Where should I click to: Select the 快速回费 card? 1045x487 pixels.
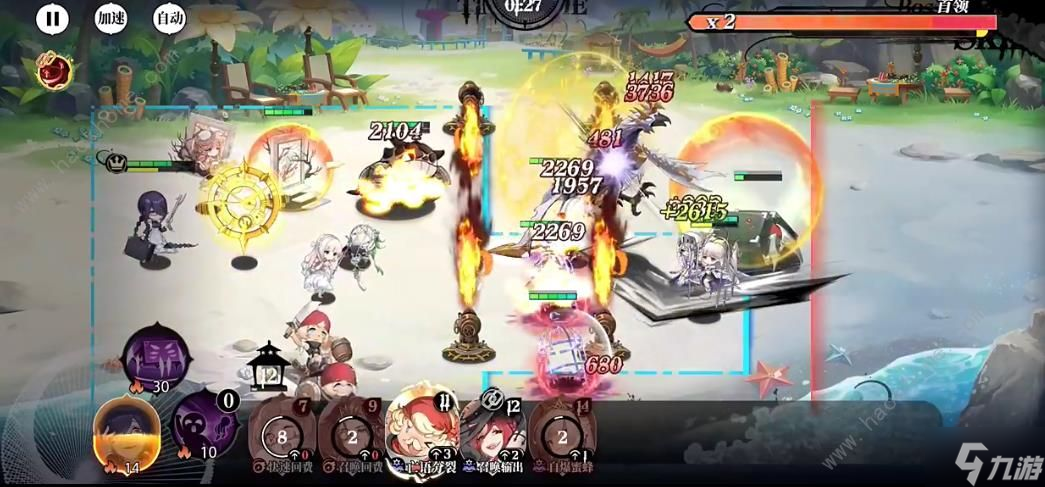pos(282,432)
